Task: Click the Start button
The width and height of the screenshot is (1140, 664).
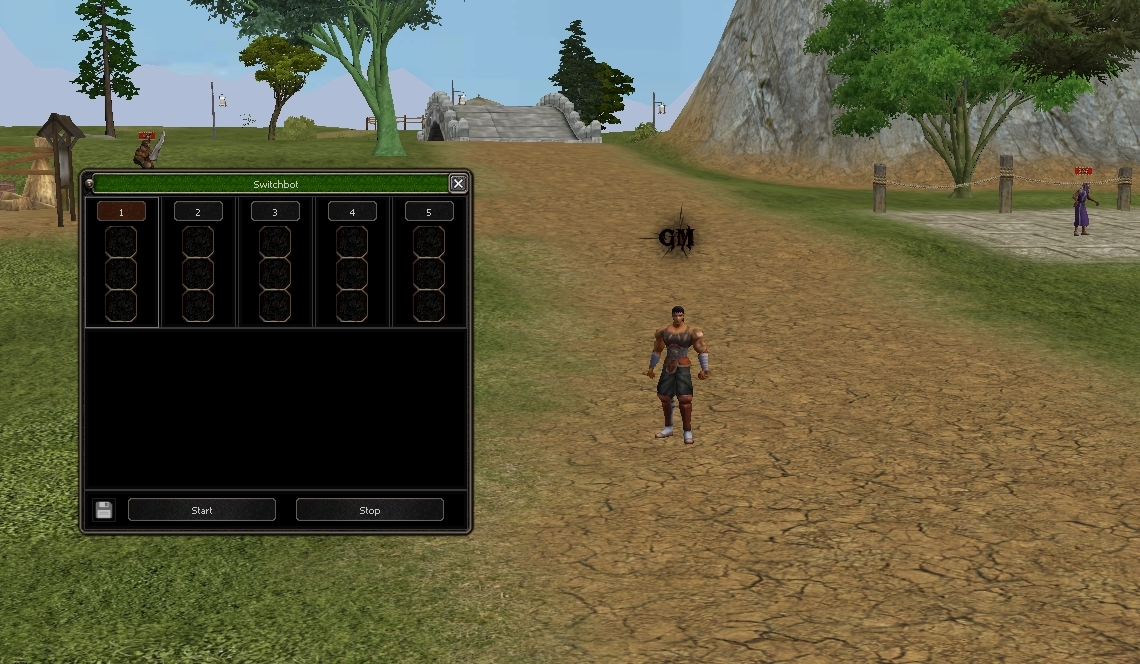Action: [x=202, y=510]
